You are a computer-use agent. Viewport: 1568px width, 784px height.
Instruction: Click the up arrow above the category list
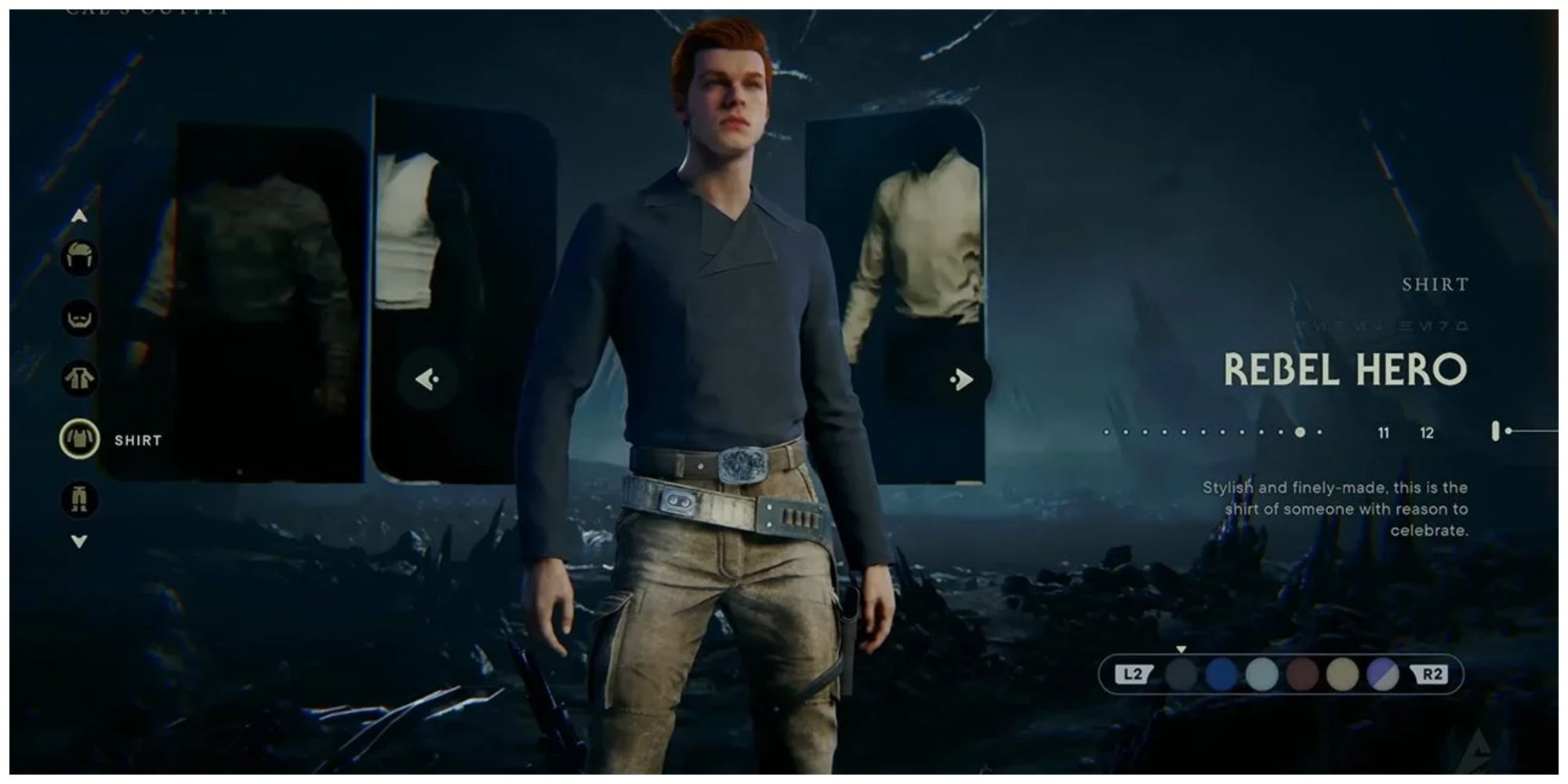coord(78,216)
